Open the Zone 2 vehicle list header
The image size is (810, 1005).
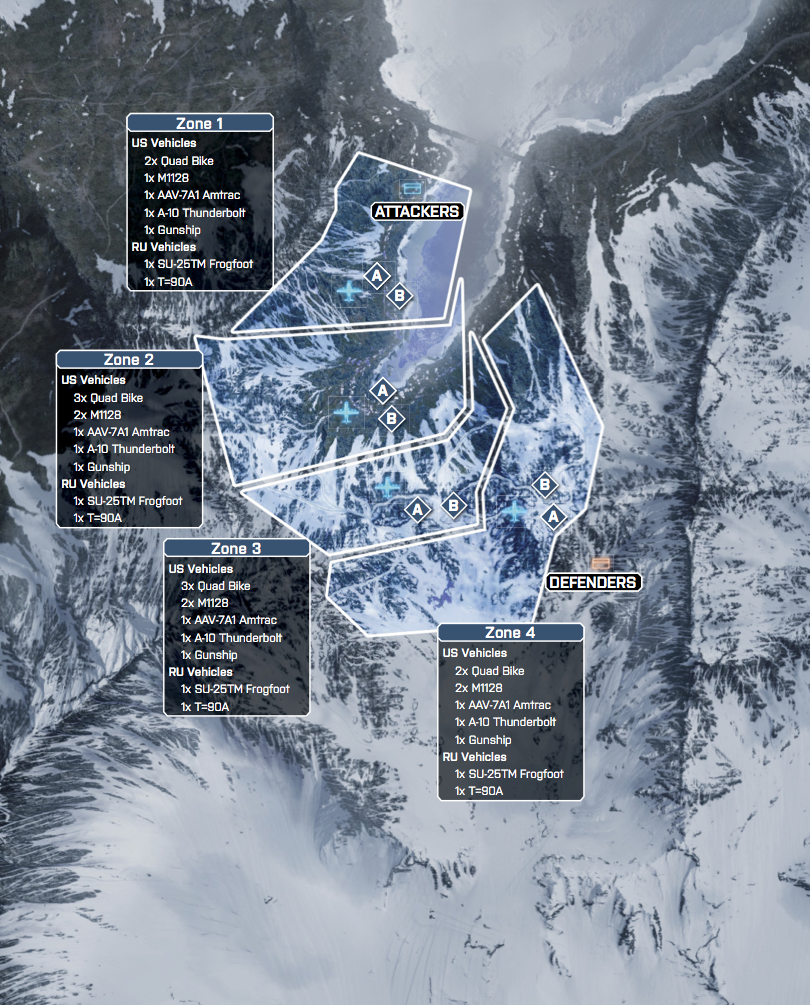click(x=129, y=360)
